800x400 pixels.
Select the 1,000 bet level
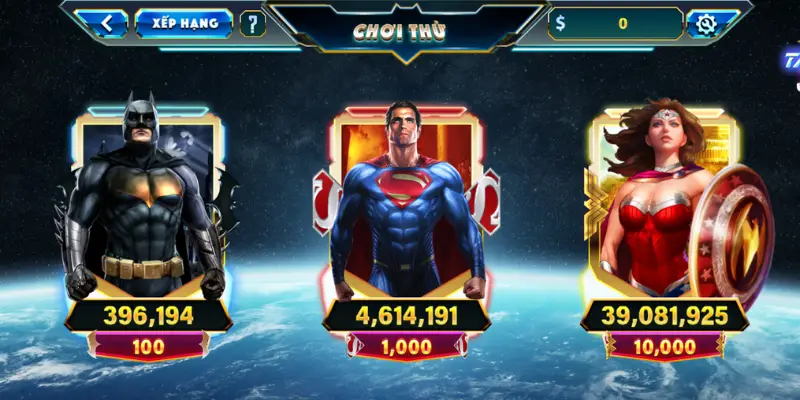coord(405,346)
